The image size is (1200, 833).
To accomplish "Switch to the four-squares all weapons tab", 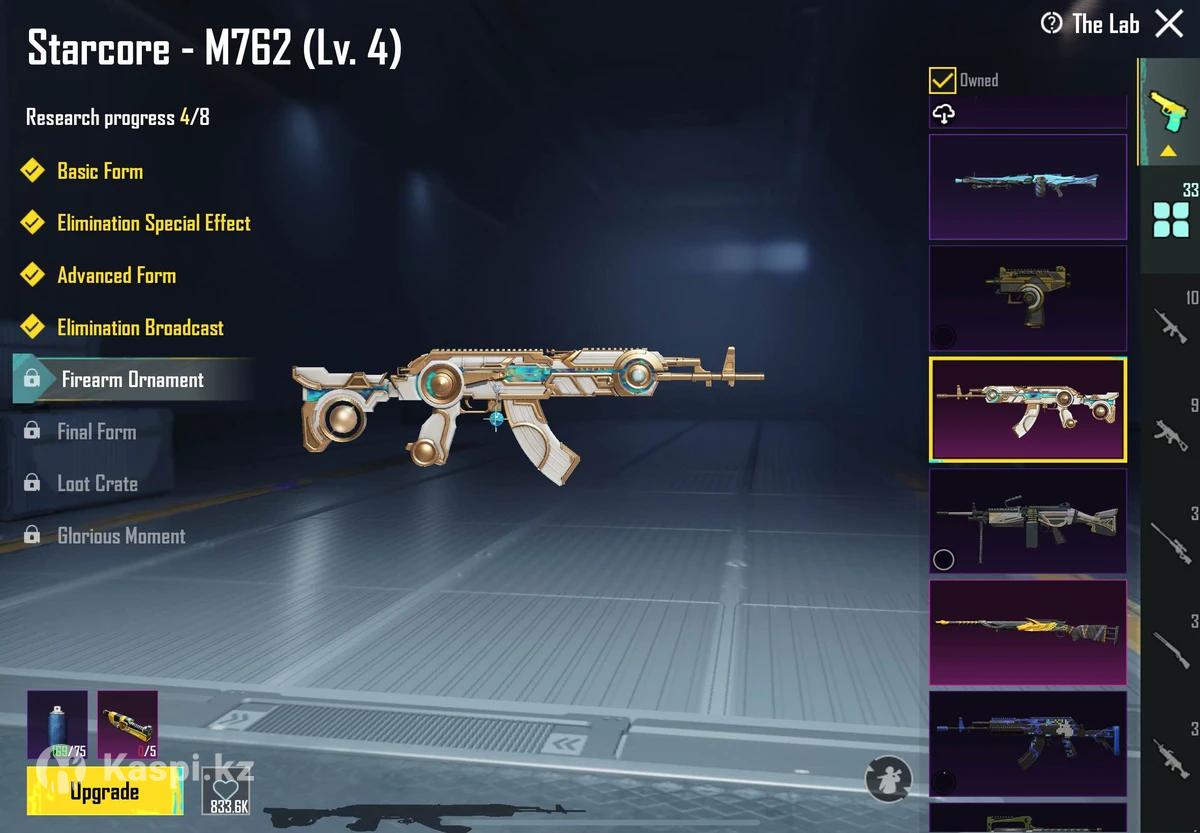I will (x=1170, y=218).
